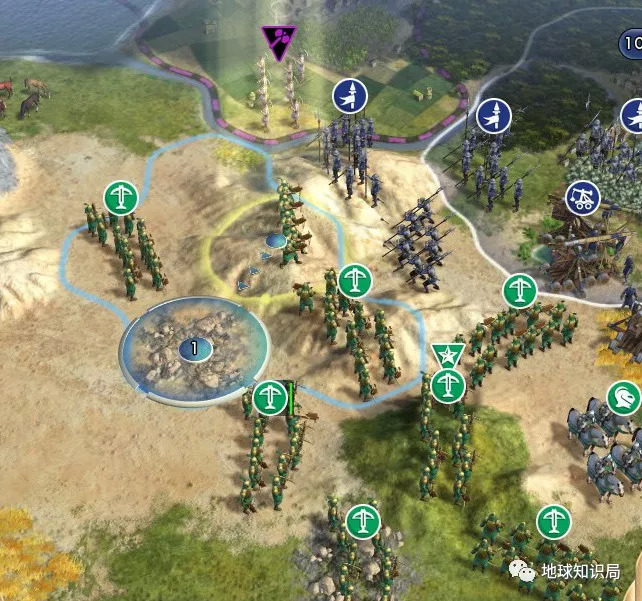Select the purple barbarian unit flag
642x601 pixels.
point(279,42)
